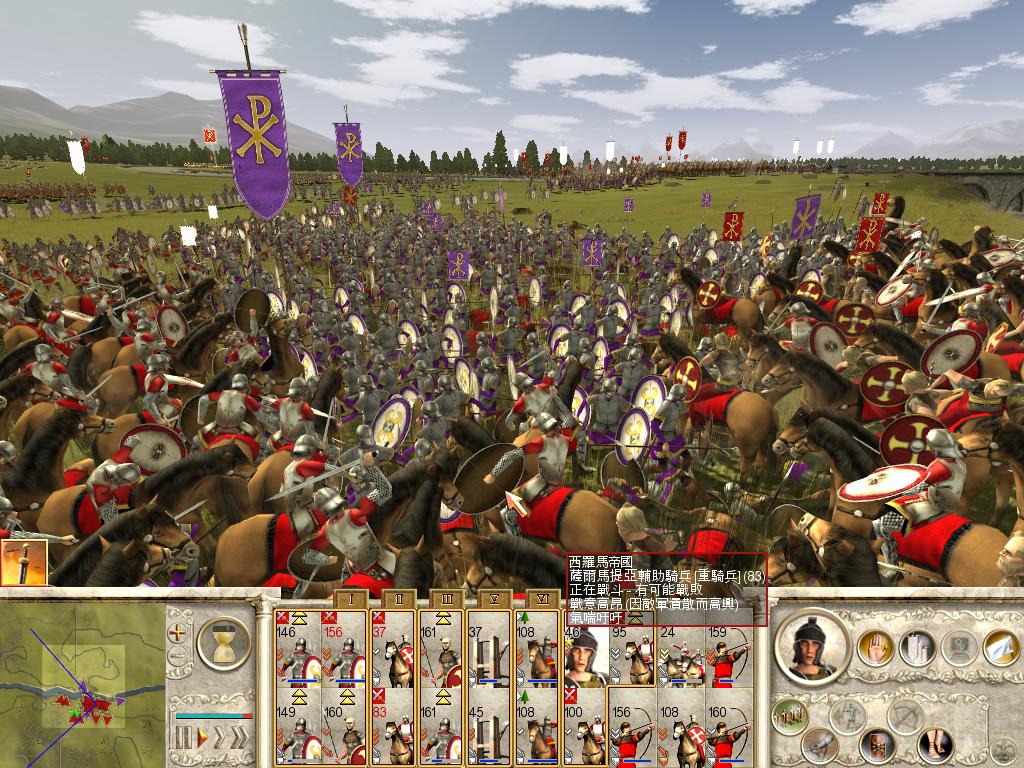The image size is (1024, 768).
Task: Select group III tab
Action: pos(447,599)
